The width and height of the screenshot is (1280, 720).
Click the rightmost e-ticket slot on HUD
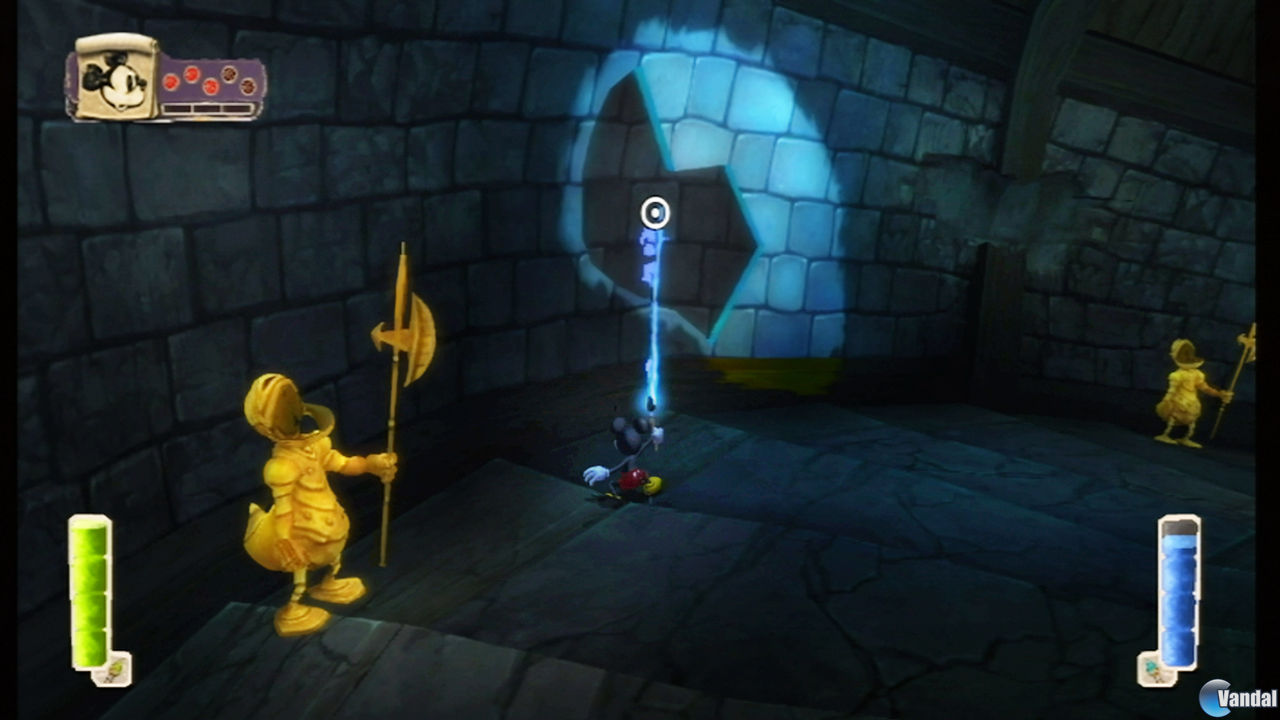click(236, 108)
